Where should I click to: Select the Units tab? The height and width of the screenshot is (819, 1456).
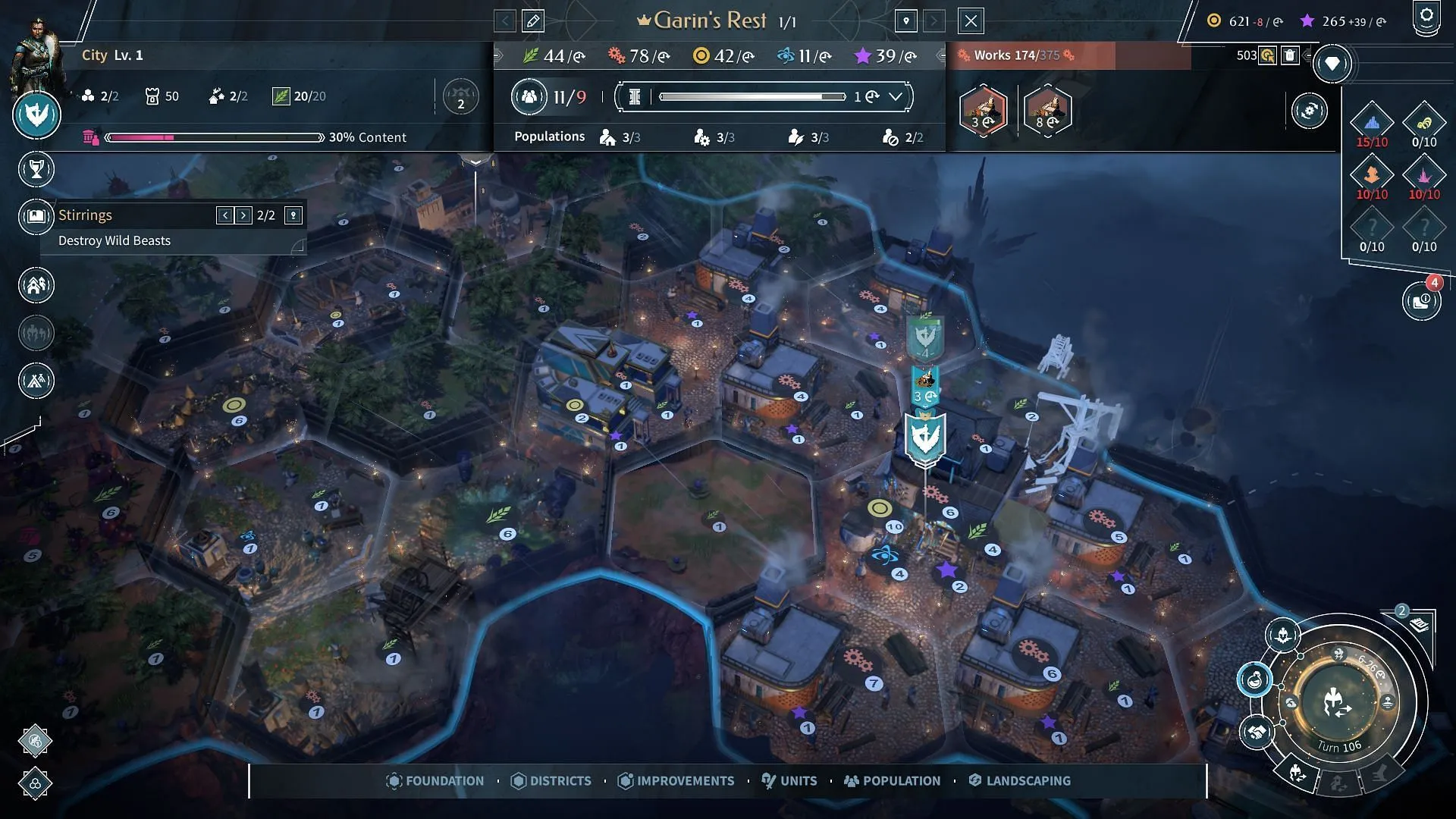789,781
